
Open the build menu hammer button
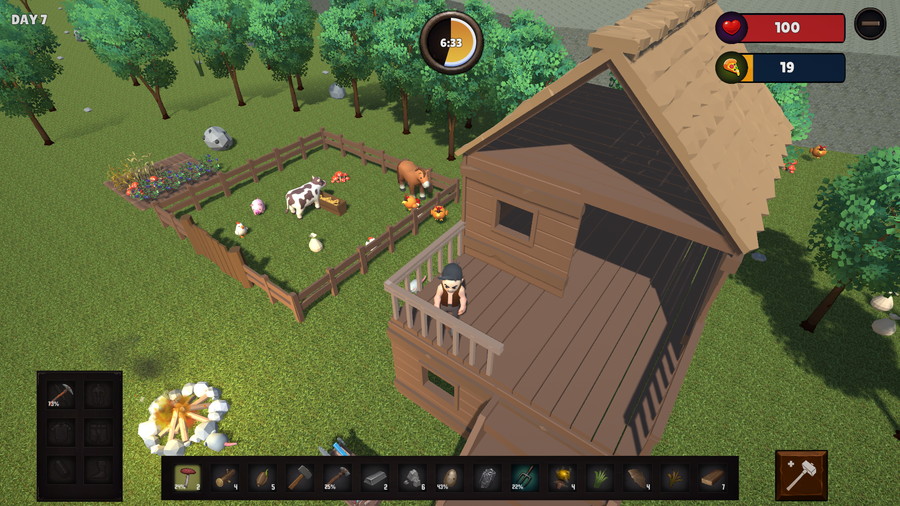(x=801, y=475)
